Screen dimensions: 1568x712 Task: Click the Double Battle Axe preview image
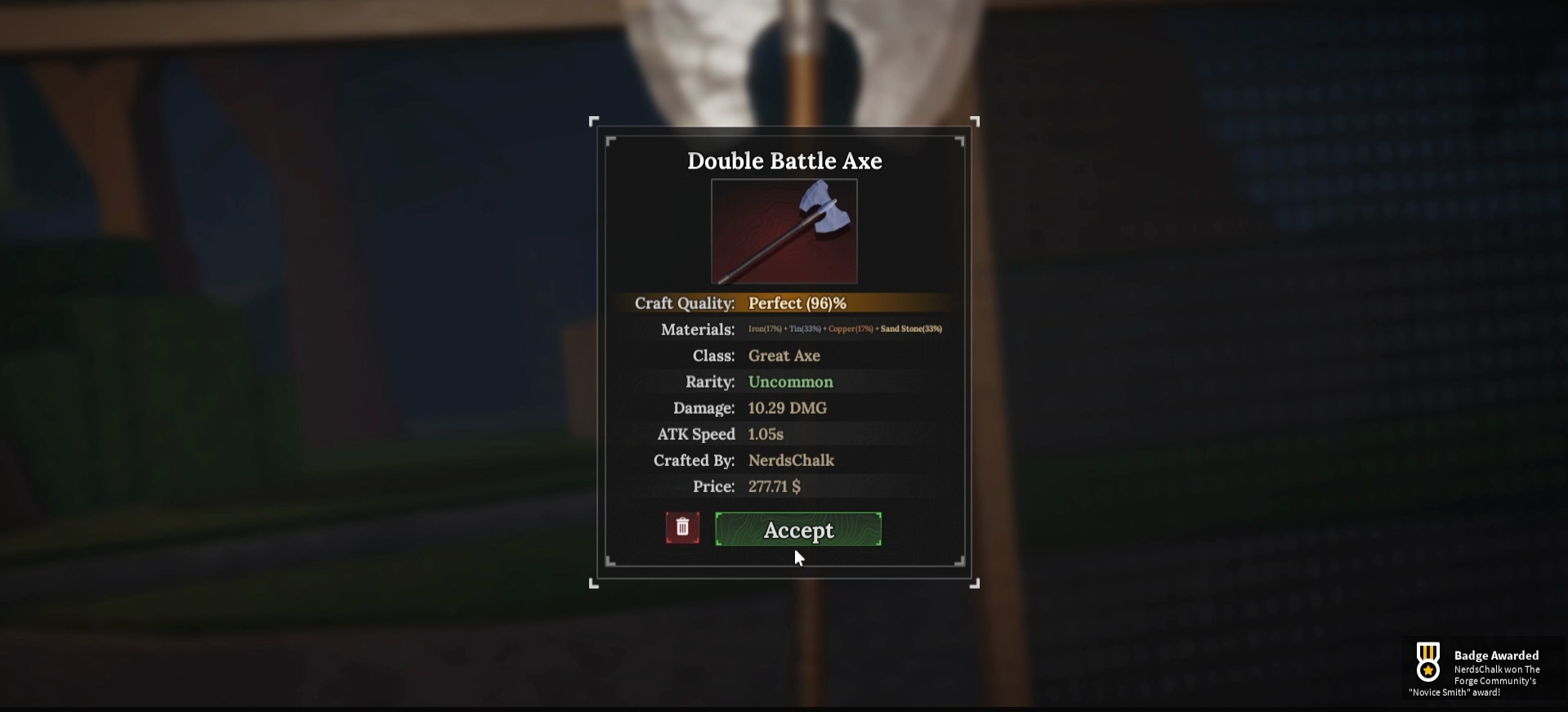coord(784,231)
